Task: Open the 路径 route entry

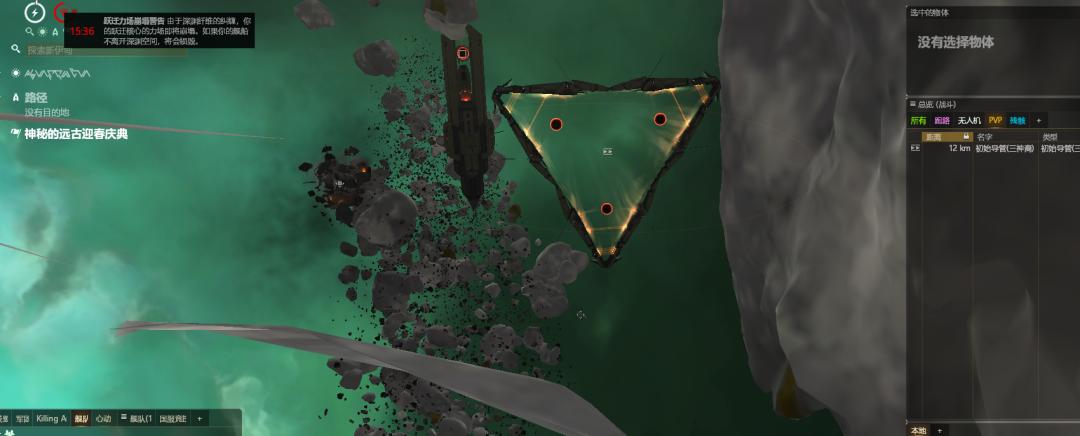Action: (x=36, y=98)
